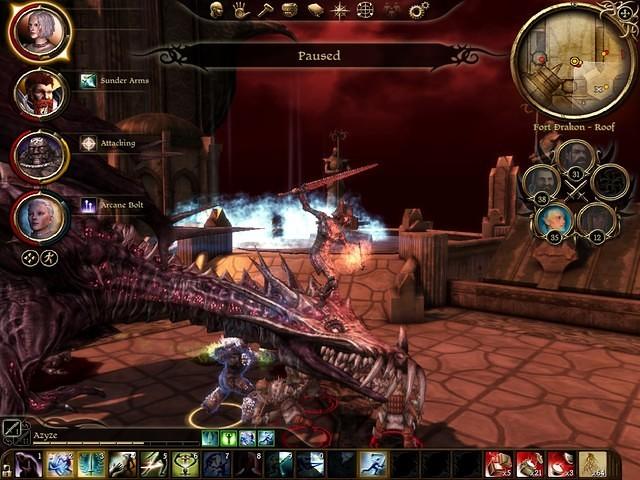The height and width of the screenshot is (480, 640).
Task: Select the ally portrait numbered 31
Action: (x=575, y=158)
